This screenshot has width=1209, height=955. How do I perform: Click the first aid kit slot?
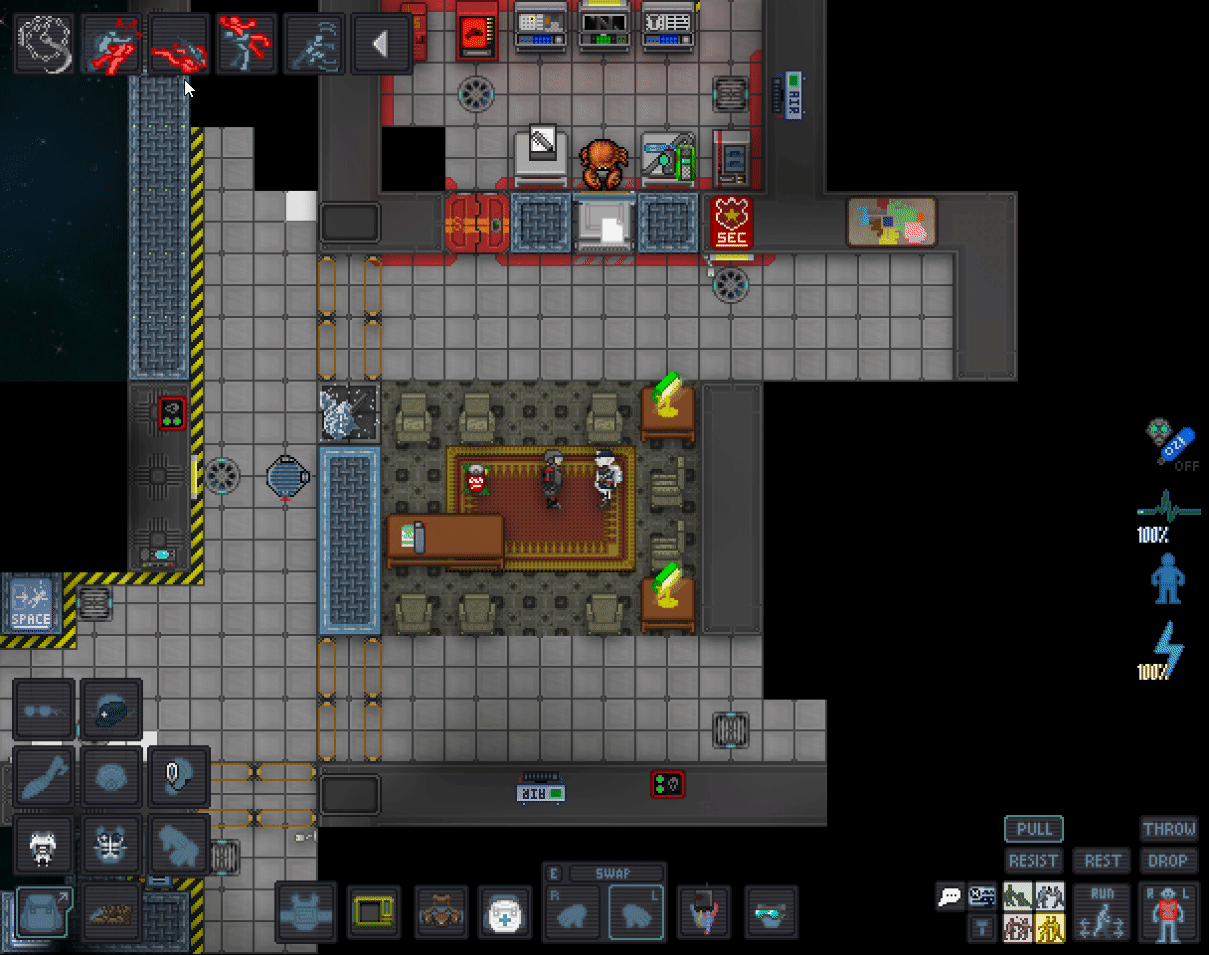click(505, 913)
